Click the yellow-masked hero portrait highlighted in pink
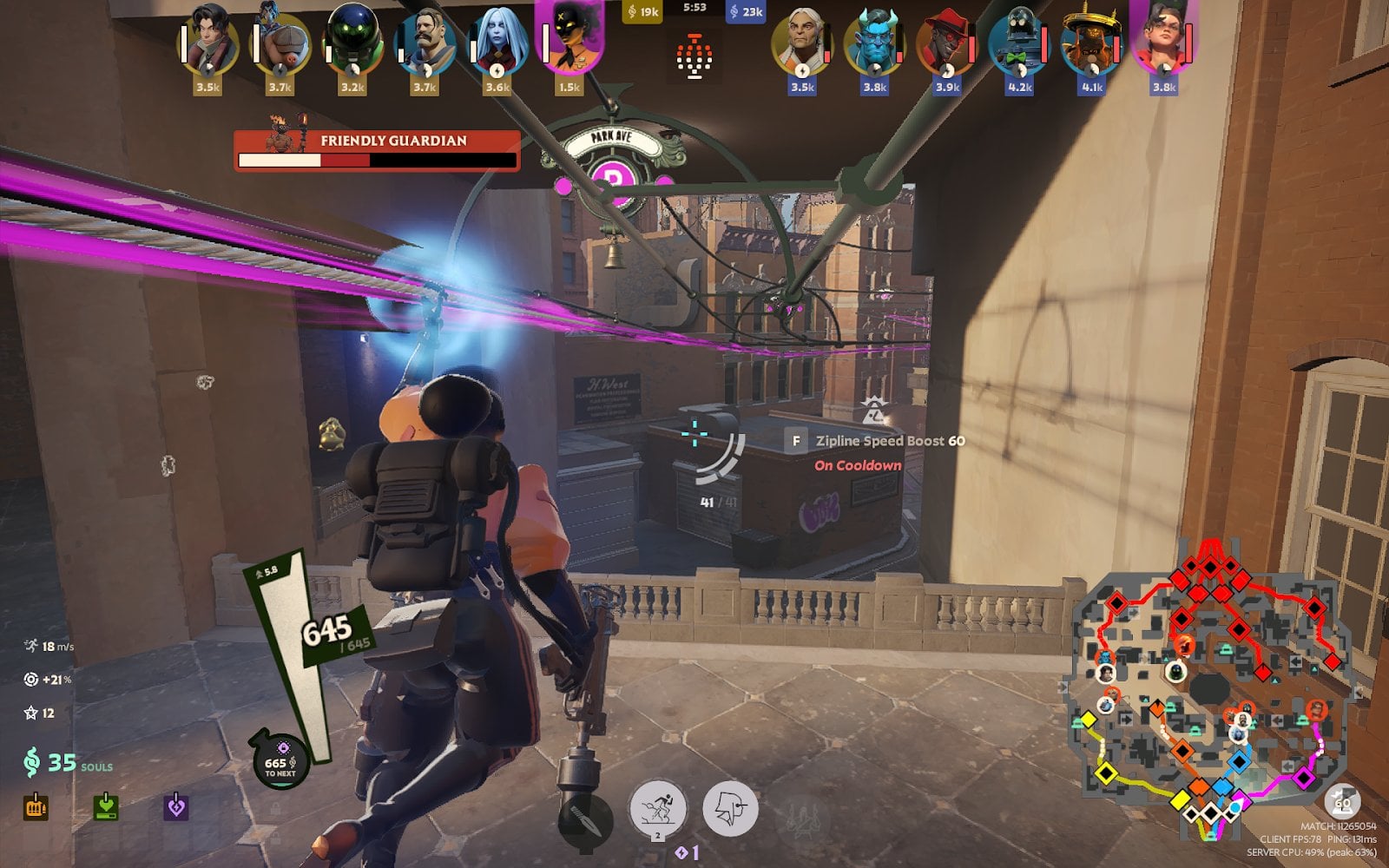1389x868 pixels. click(569, 40)
